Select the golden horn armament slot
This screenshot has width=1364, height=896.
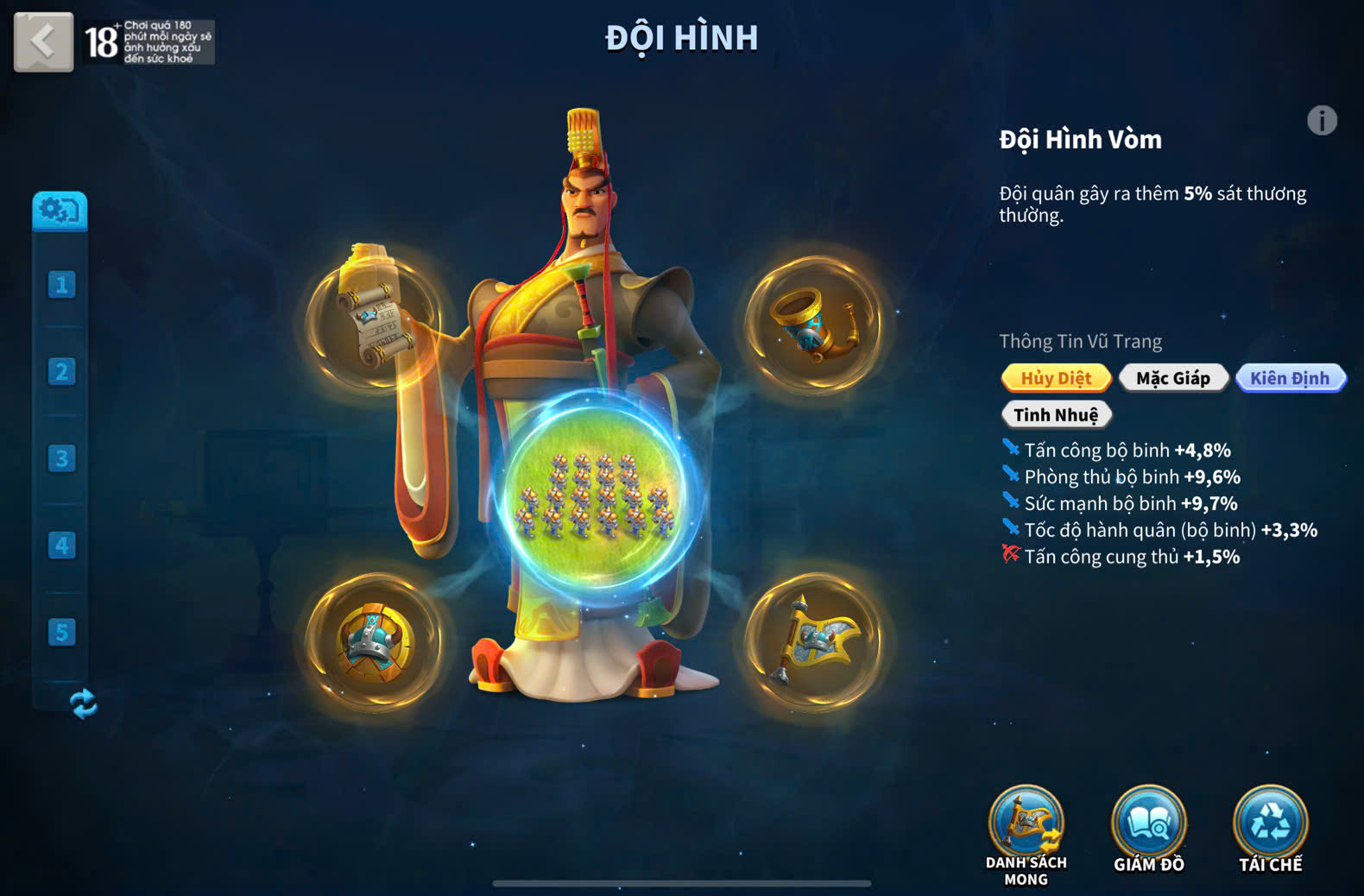coord(814,323)
